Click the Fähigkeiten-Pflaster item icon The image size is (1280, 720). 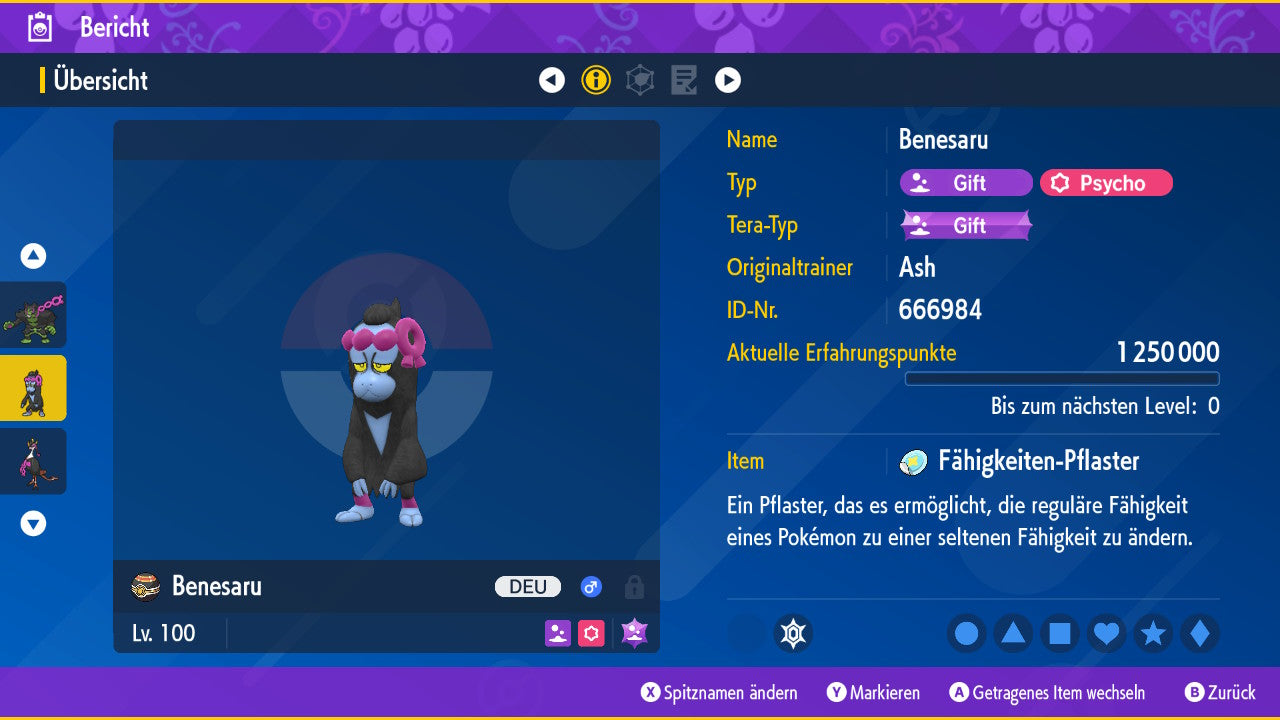[914, 461]
